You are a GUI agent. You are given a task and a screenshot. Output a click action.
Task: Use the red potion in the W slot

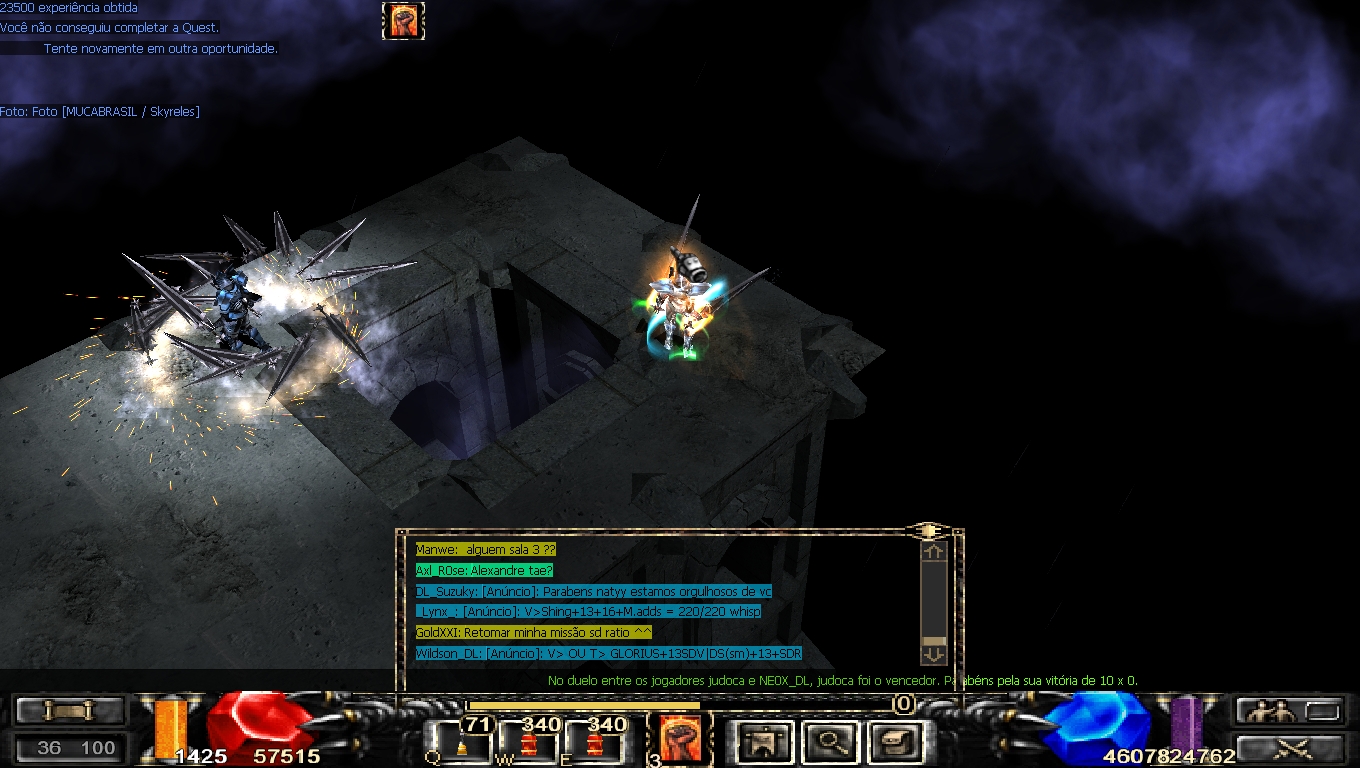(x=528, y=743)
